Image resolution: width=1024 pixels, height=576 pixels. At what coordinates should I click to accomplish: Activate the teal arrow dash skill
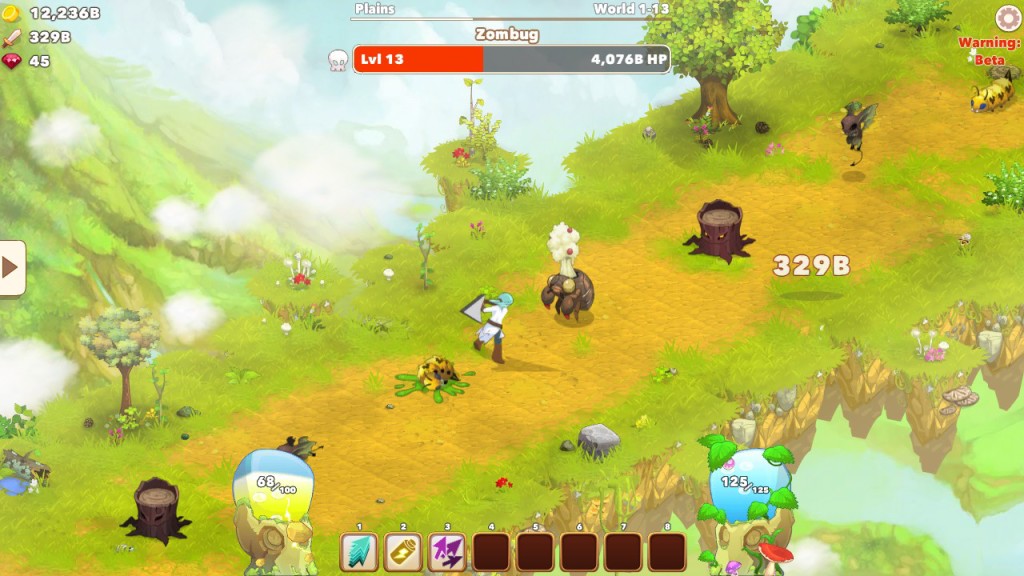359,551
